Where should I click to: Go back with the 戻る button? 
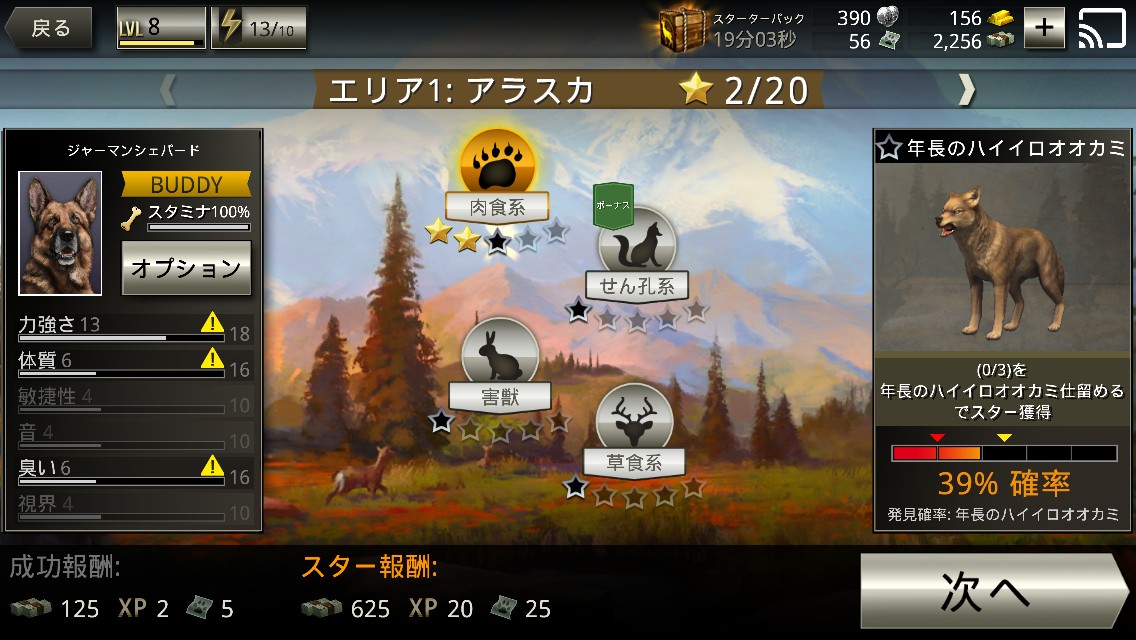coord(48,28)
